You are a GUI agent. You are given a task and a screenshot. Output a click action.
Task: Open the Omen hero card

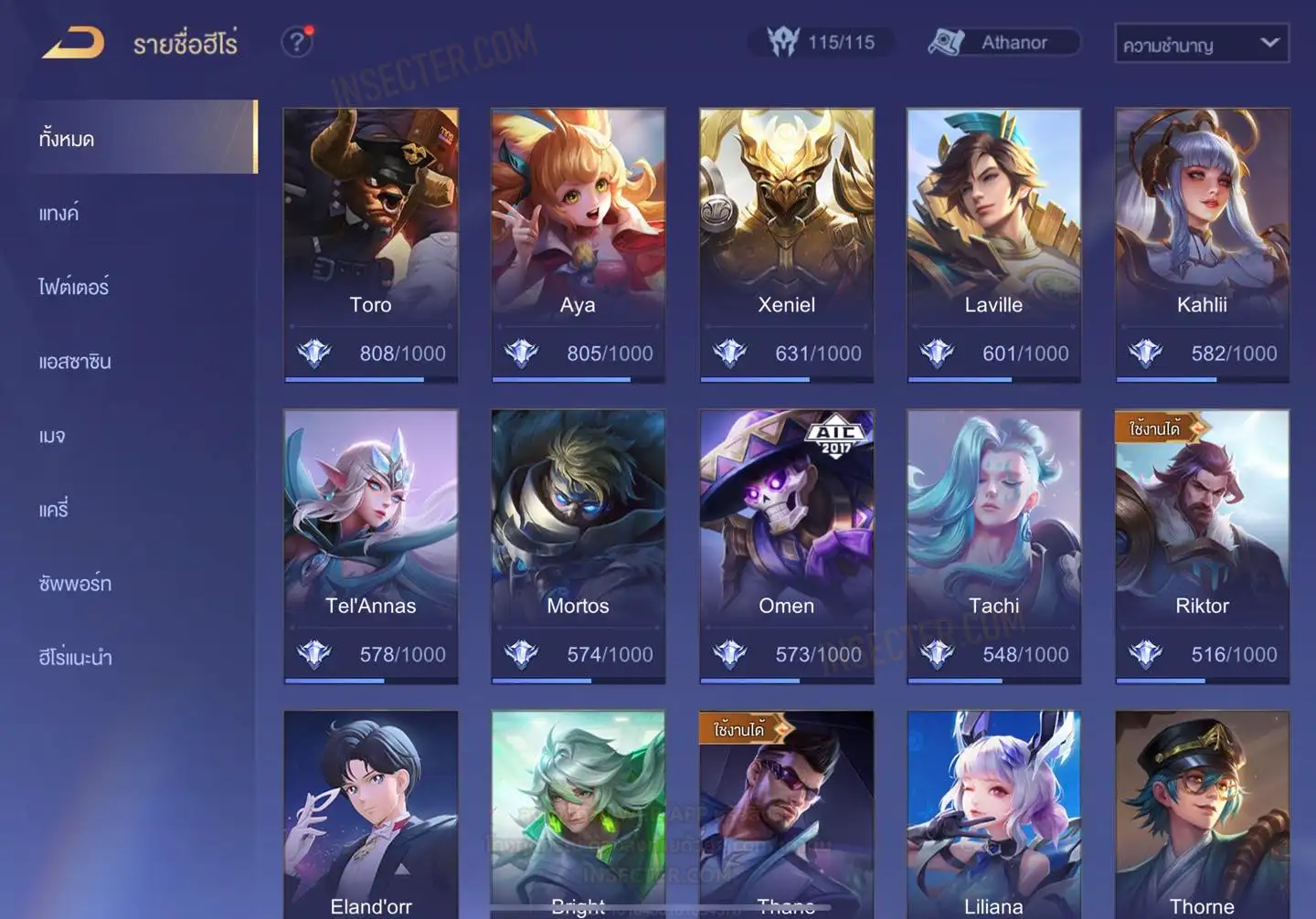(786, 545)
